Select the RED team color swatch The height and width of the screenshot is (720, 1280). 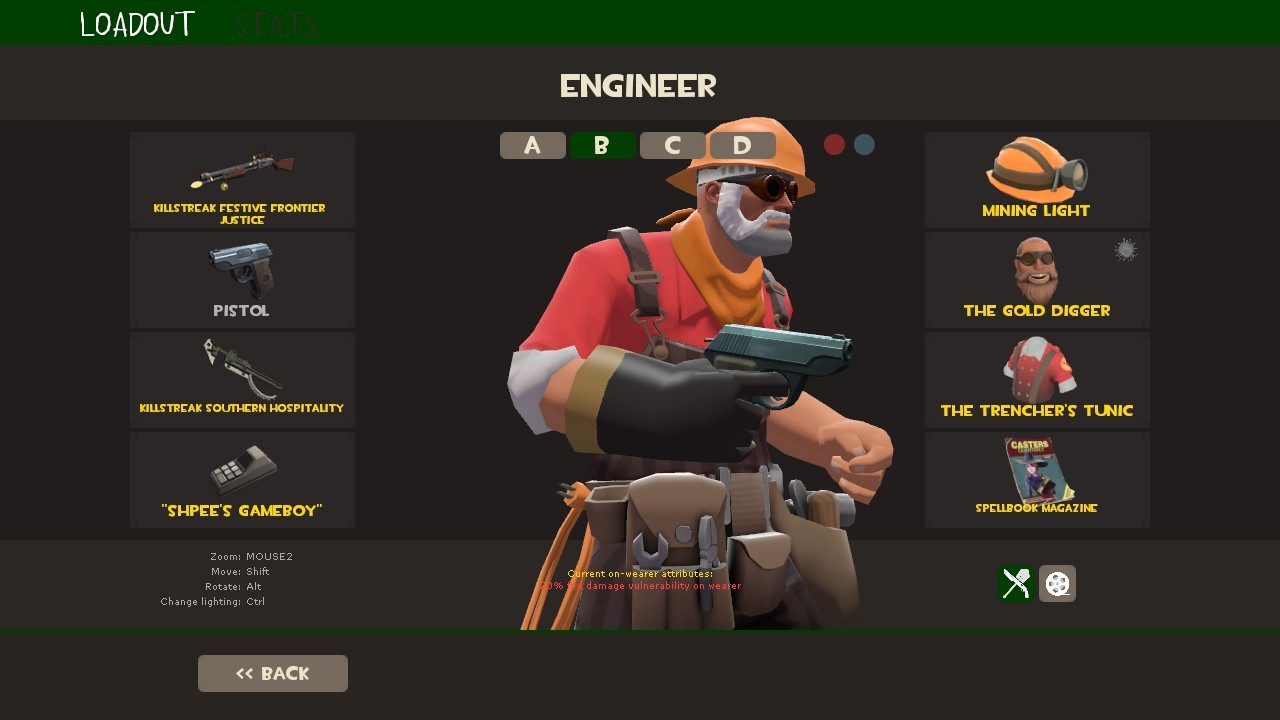(834, 144)
